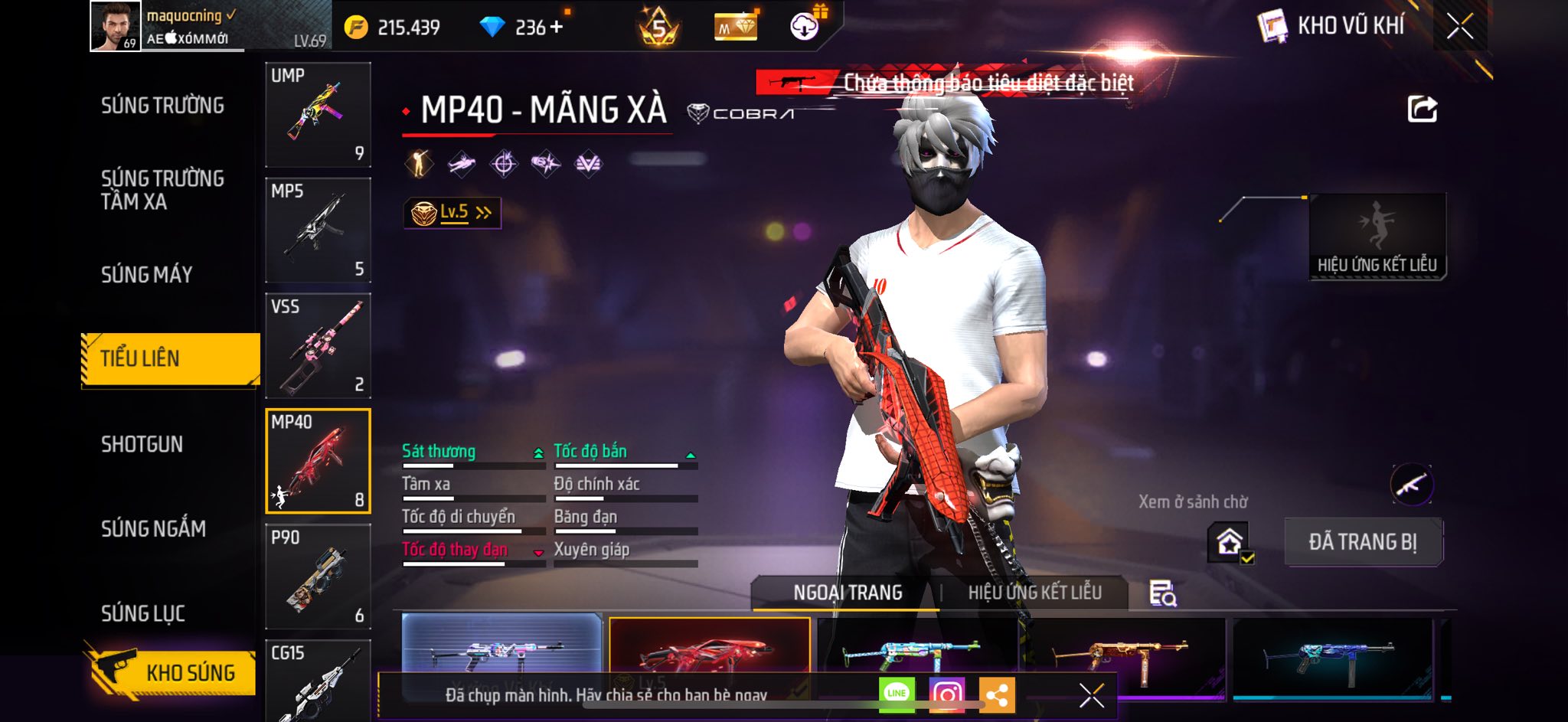Pick the VSS weapon slot
This screenshot has width=1568, height=722.
coord(318,345)
